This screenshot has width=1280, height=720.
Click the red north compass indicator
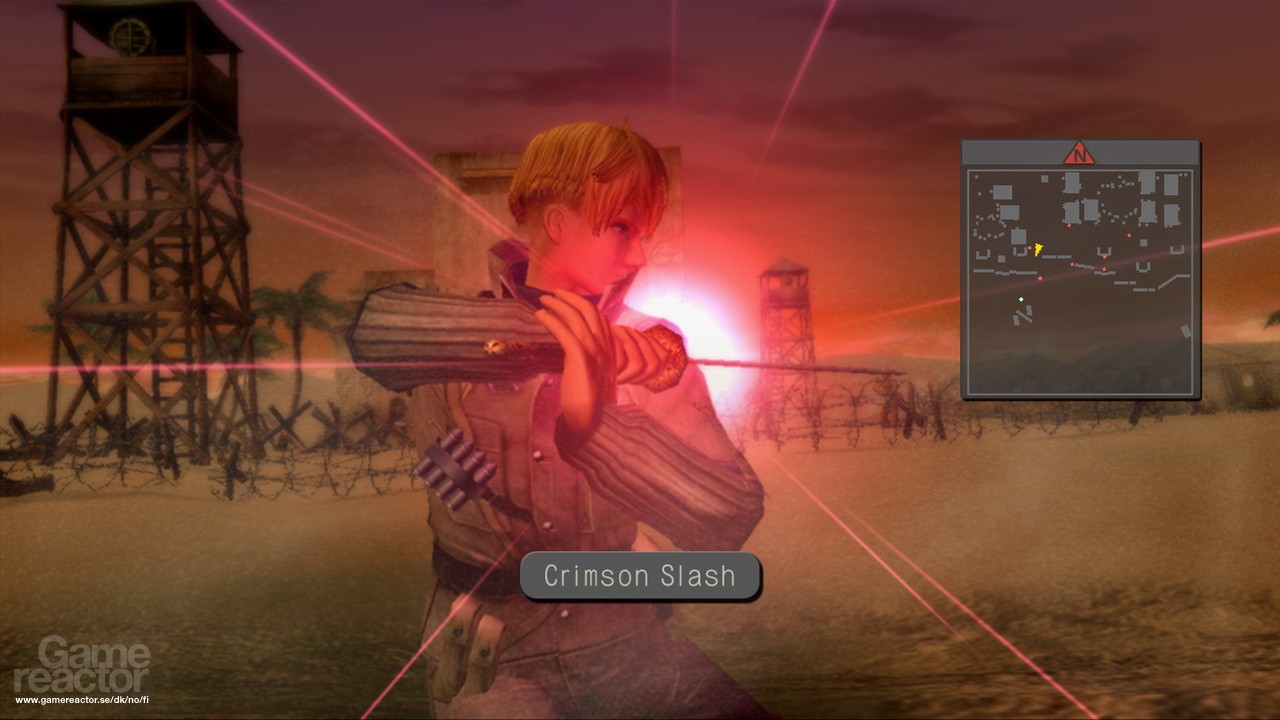(x=1079, y=153)
